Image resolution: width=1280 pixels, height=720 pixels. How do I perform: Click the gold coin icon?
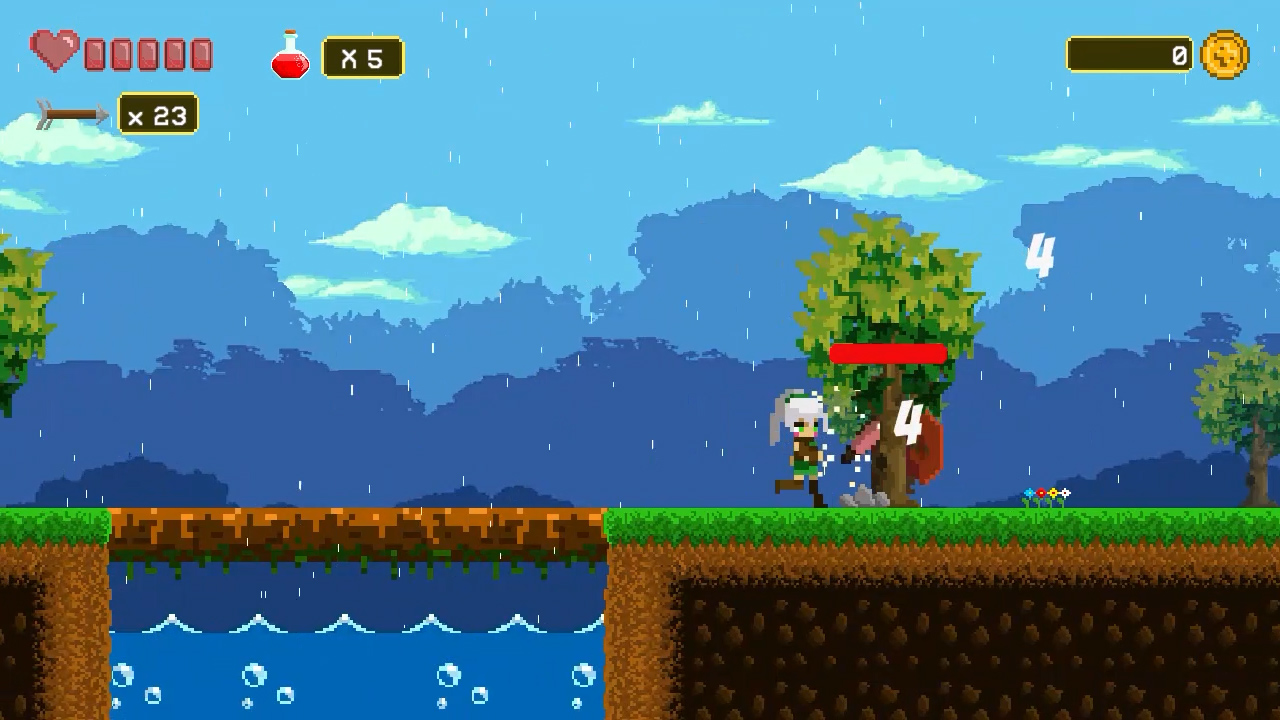pyautogui.click(x=1225, y=55)
